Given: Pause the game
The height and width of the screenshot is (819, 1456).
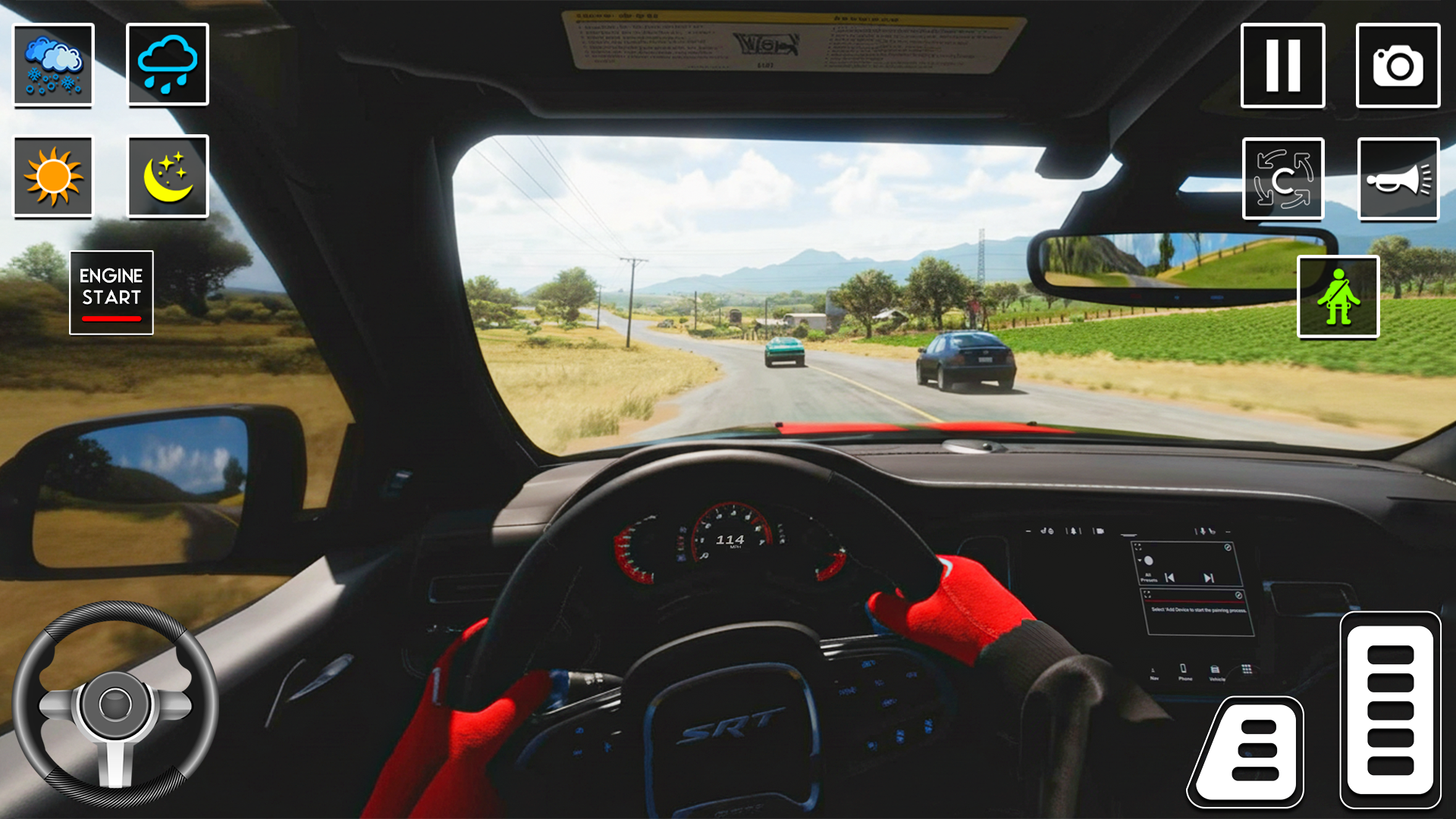Looking at the screenshot, I should (1283, 65).
